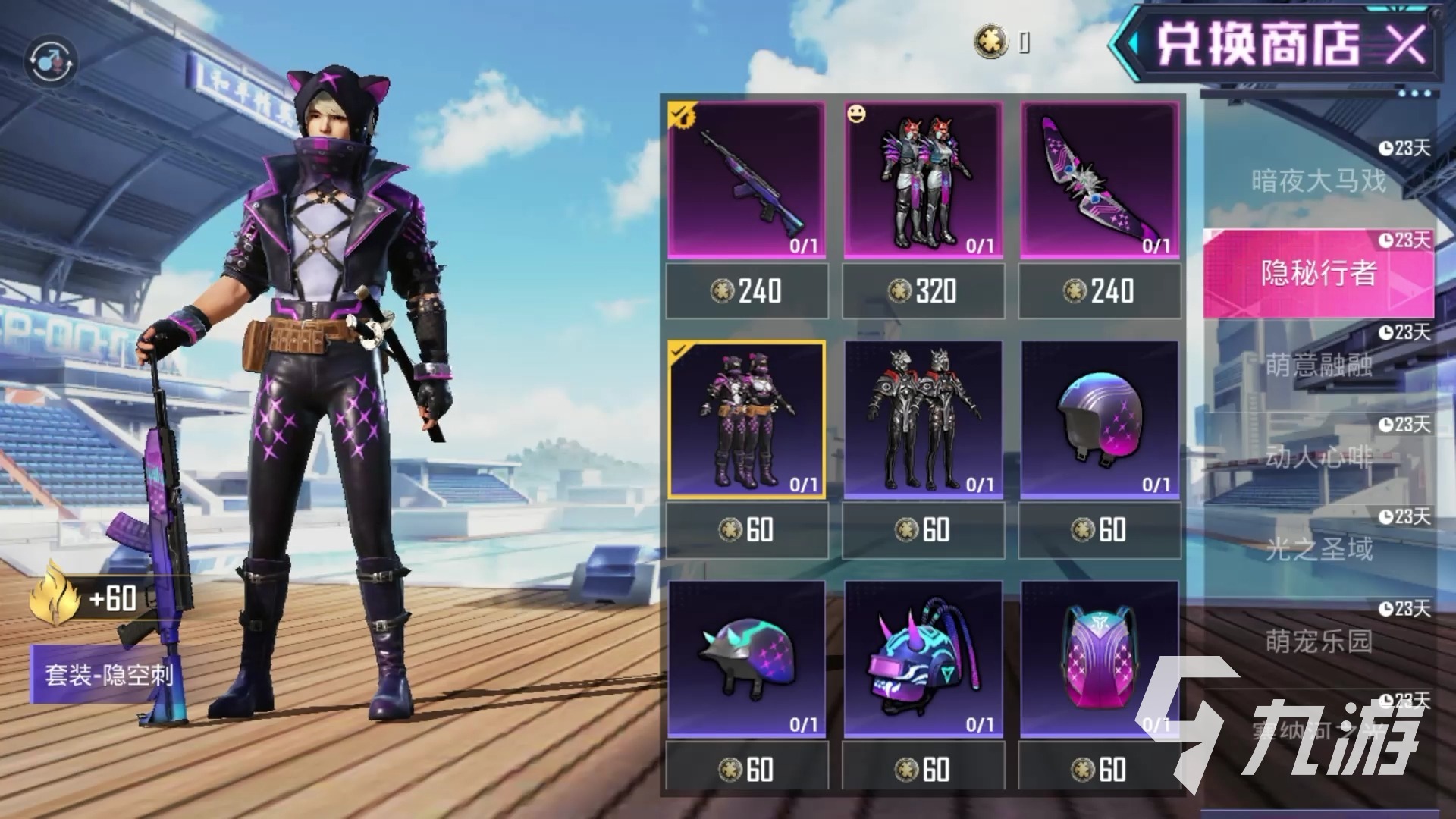The width and height of the screenshot is (1456, 819).
Task: Pick the round purple star helmet
Action: click(1100, 419)
